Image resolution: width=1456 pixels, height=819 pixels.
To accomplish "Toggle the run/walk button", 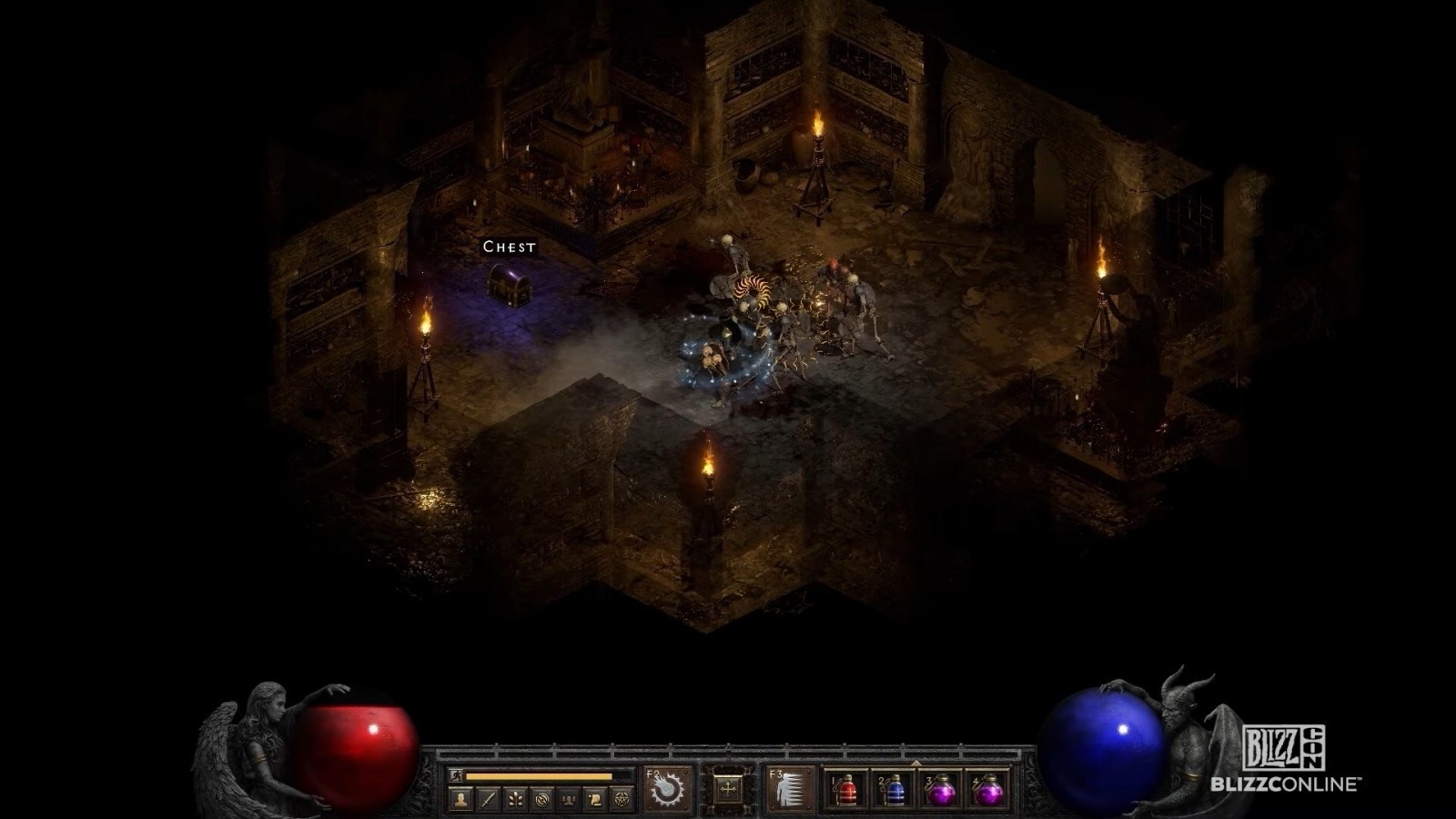I will pyautogui.click(x=456, y=776).
